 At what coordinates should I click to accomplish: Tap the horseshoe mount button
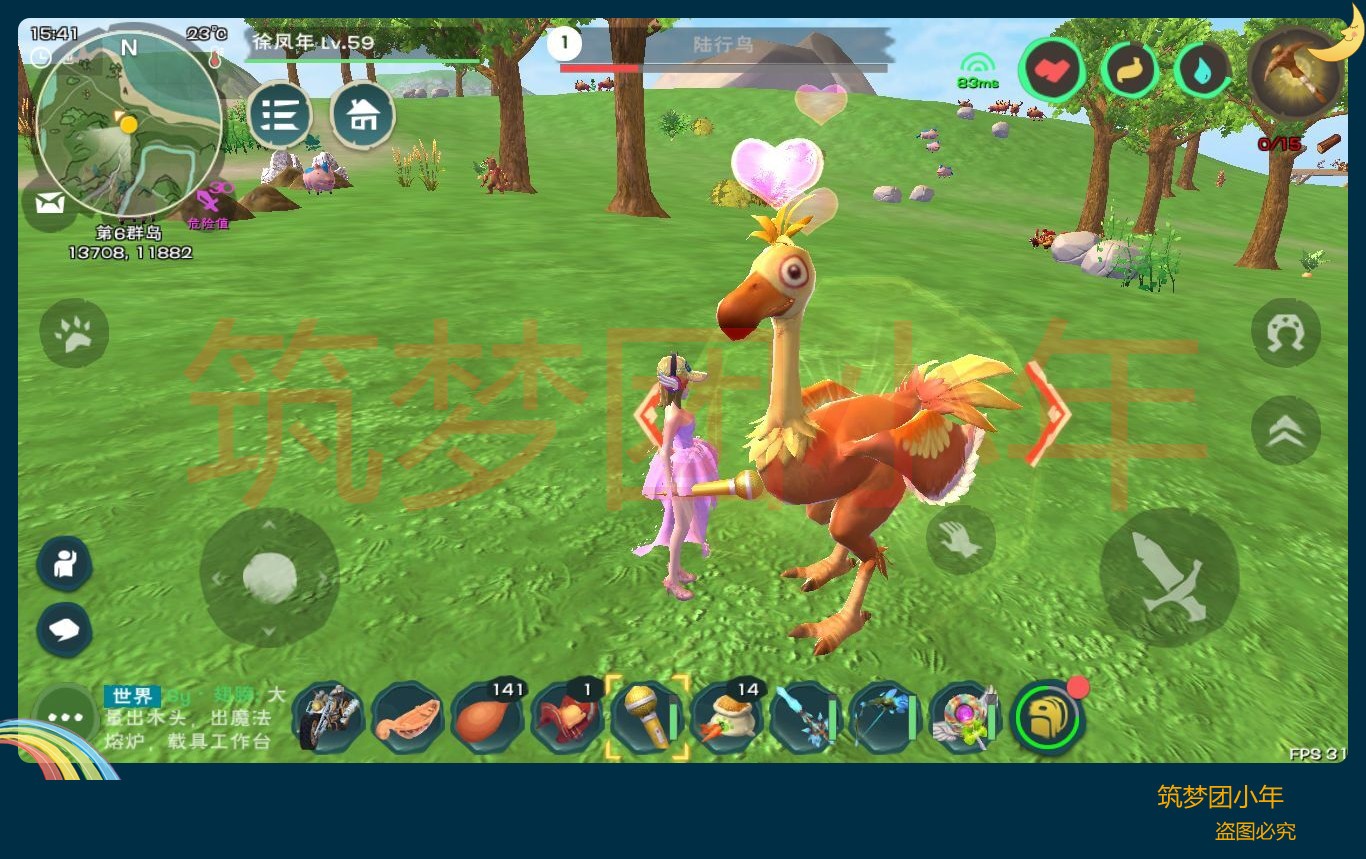click(1286, 333)
